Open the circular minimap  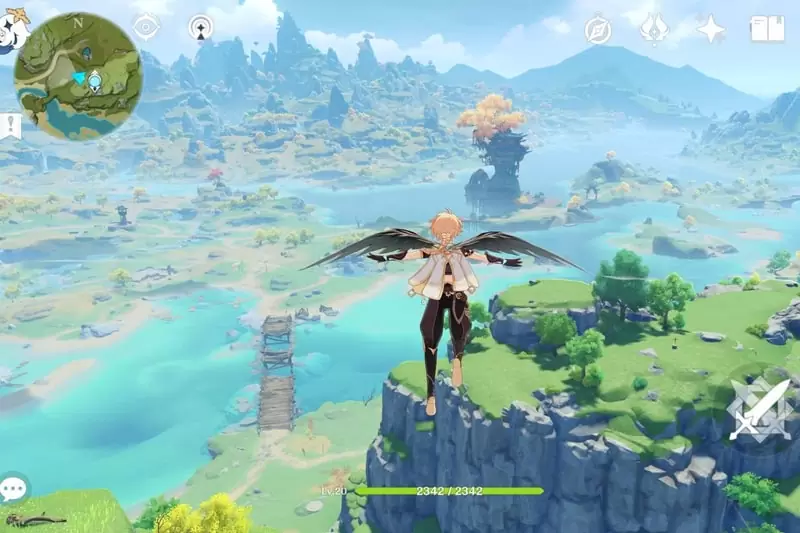(x=78, y=75)
